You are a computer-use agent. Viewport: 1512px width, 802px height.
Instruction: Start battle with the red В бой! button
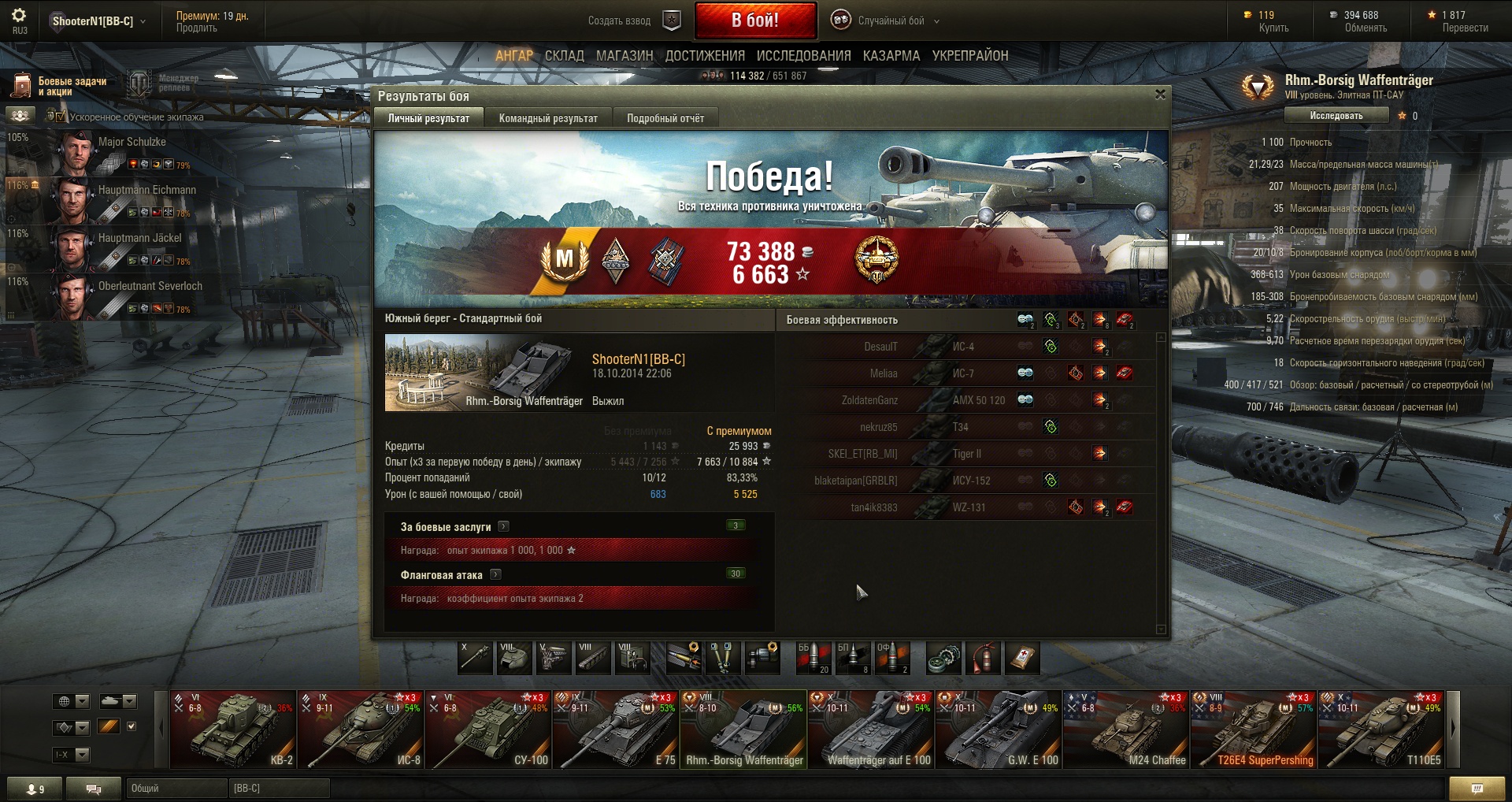[x=754, y=20]
